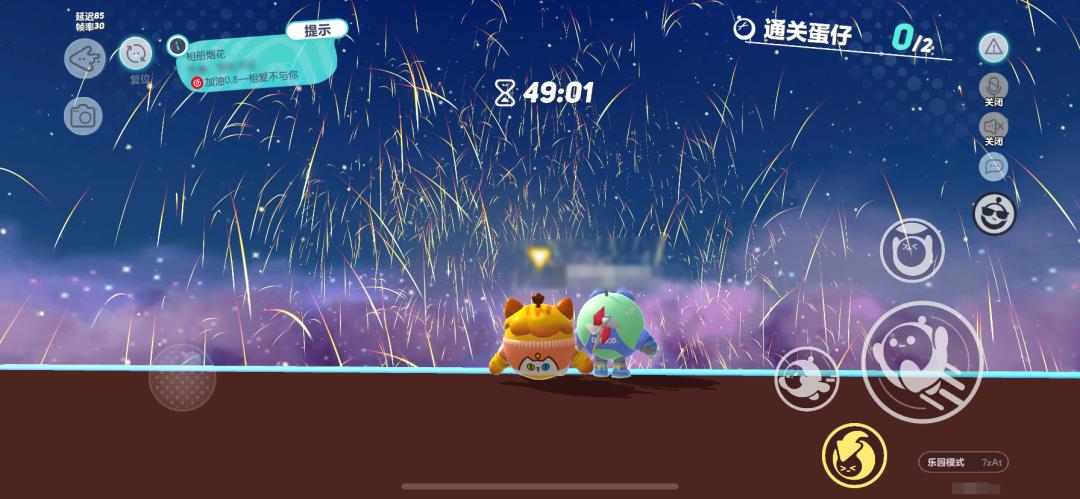1080x499 pixels.
Task: Open the camera screenshot tool
Action: (83, 117)
